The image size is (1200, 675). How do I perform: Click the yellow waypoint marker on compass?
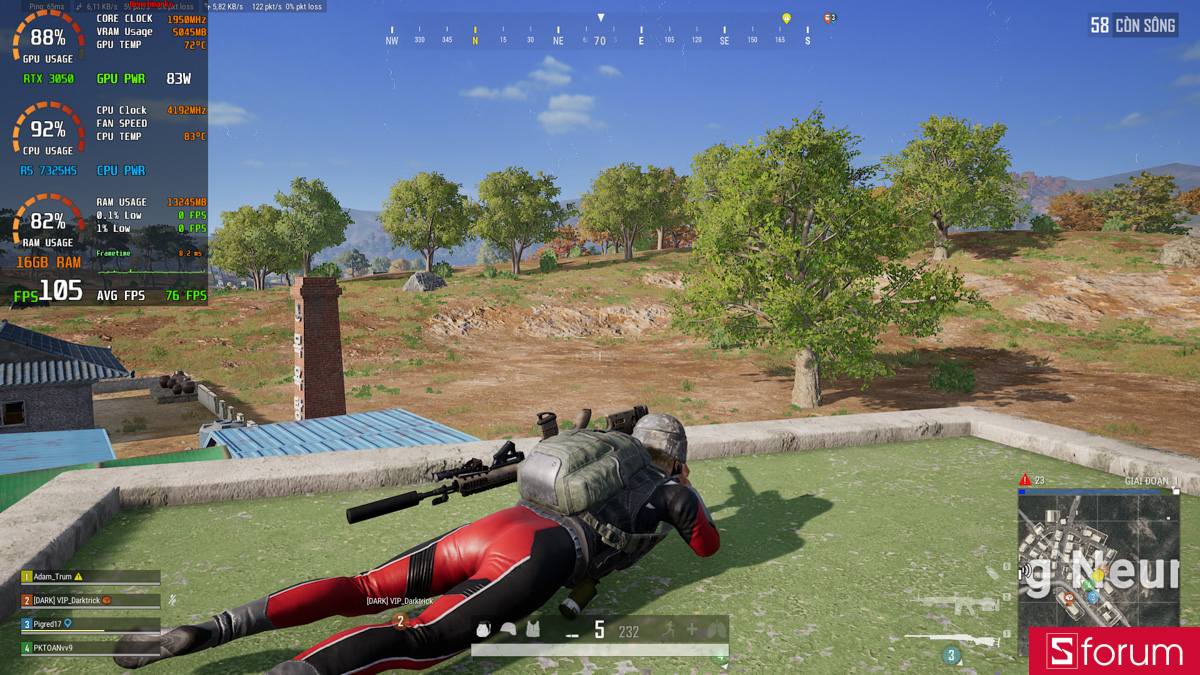coord(786,19)
